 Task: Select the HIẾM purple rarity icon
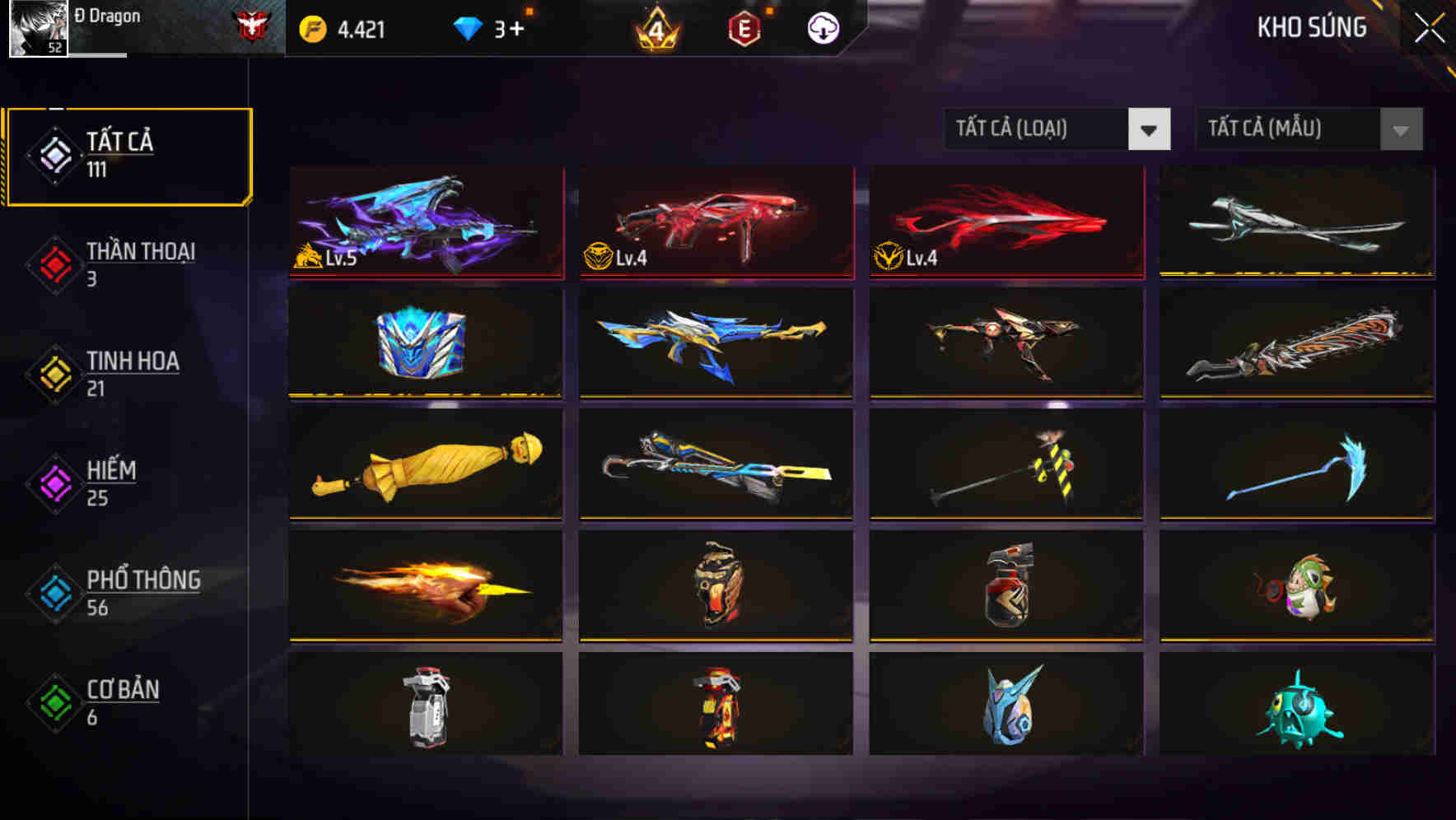(x=54, y=482)
